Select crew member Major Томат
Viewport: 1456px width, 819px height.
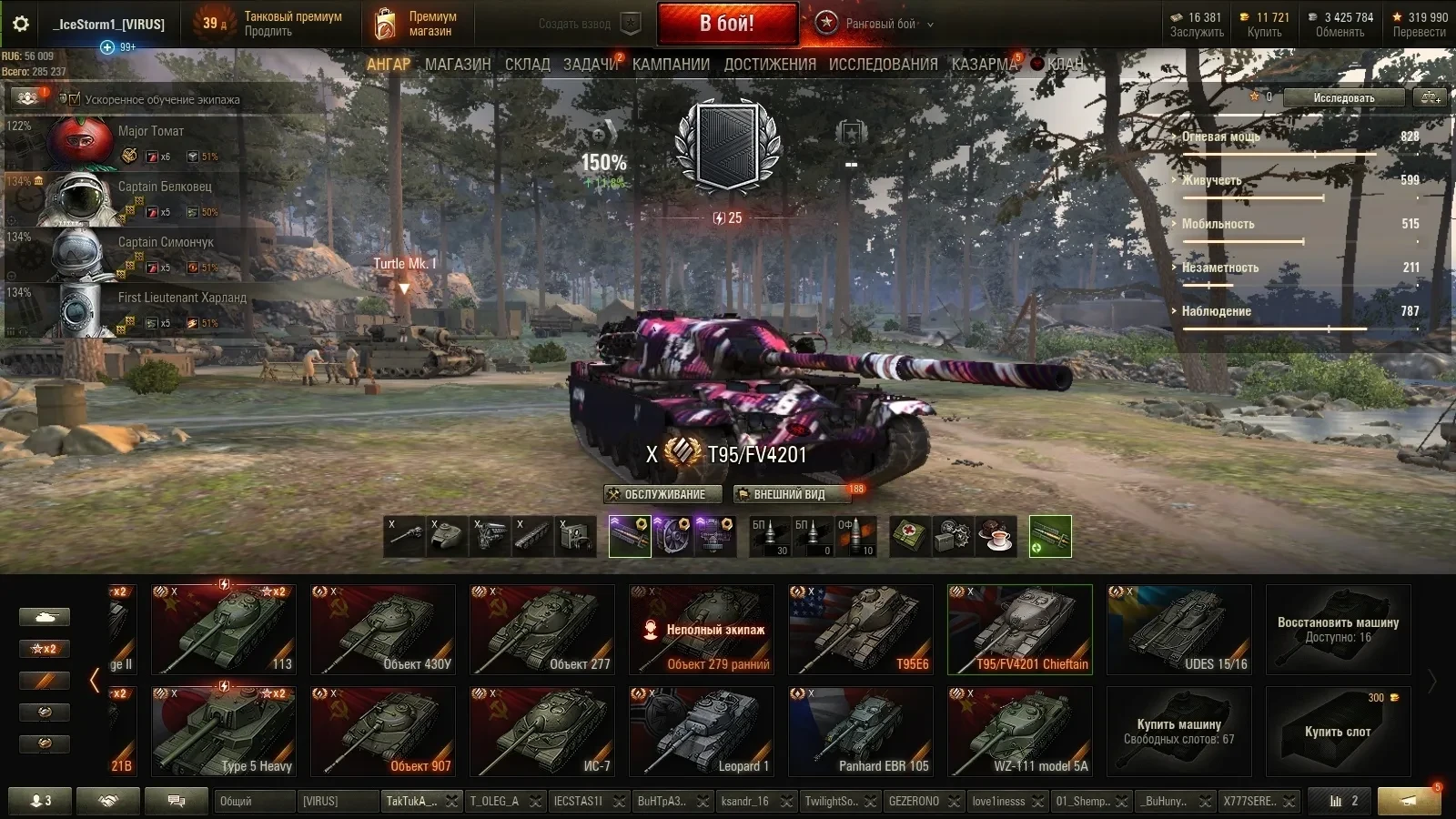(x=151, y=132)
